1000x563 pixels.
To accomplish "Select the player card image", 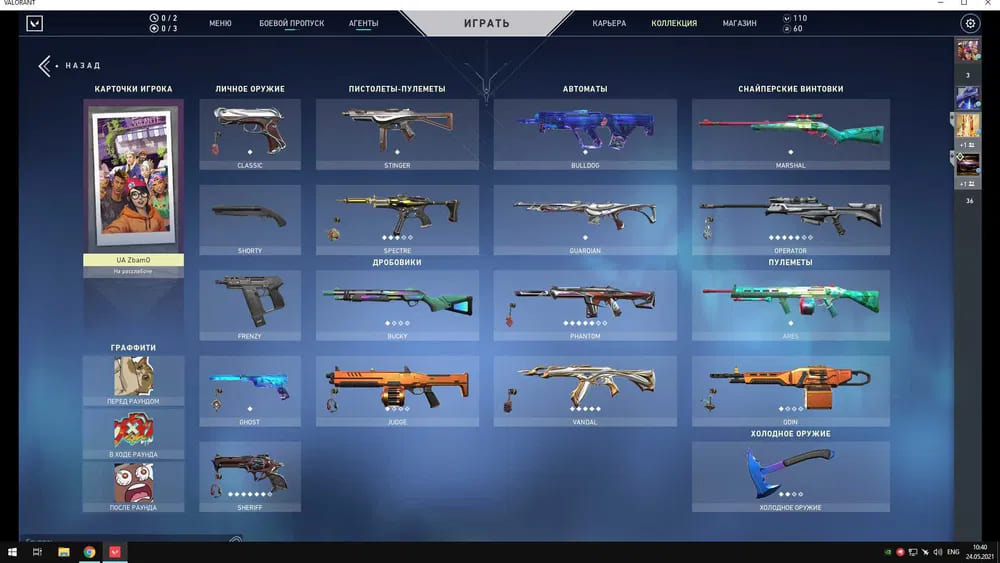I will coord(133,177).
